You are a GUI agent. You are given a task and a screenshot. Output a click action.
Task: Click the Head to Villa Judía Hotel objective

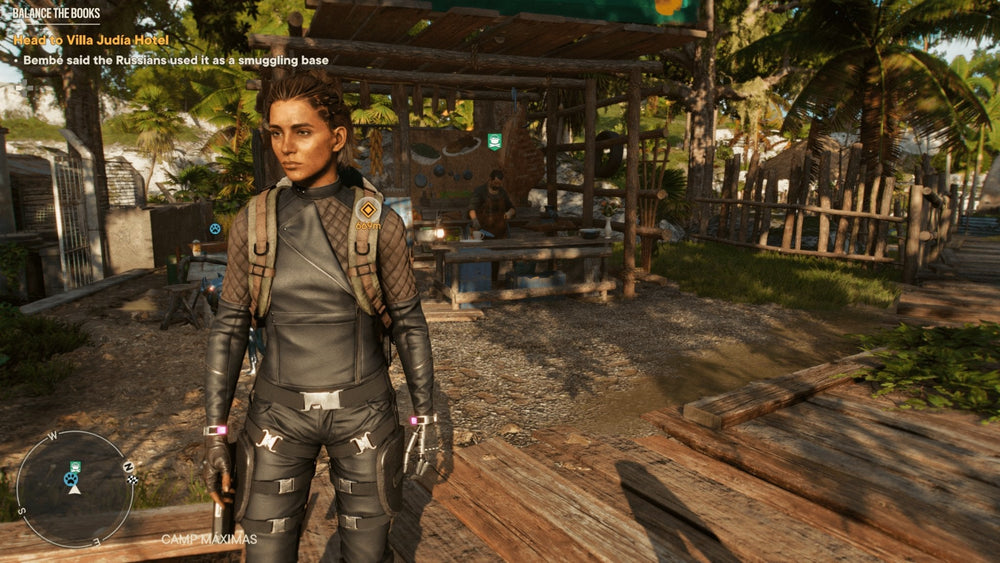tap(90, 40)
